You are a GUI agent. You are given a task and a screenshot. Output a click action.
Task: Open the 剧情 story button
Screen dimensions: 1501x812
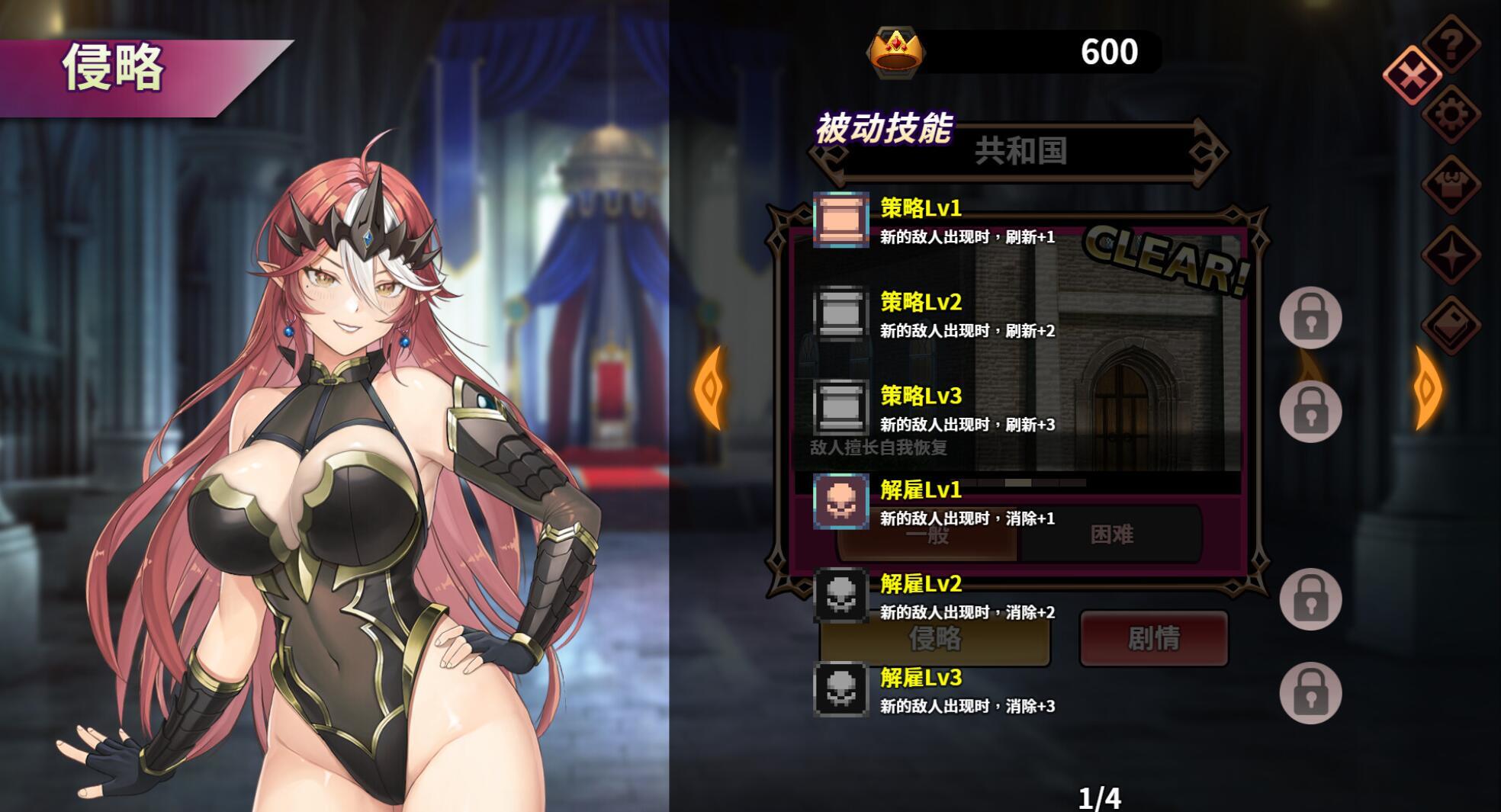coord(1154,639)
